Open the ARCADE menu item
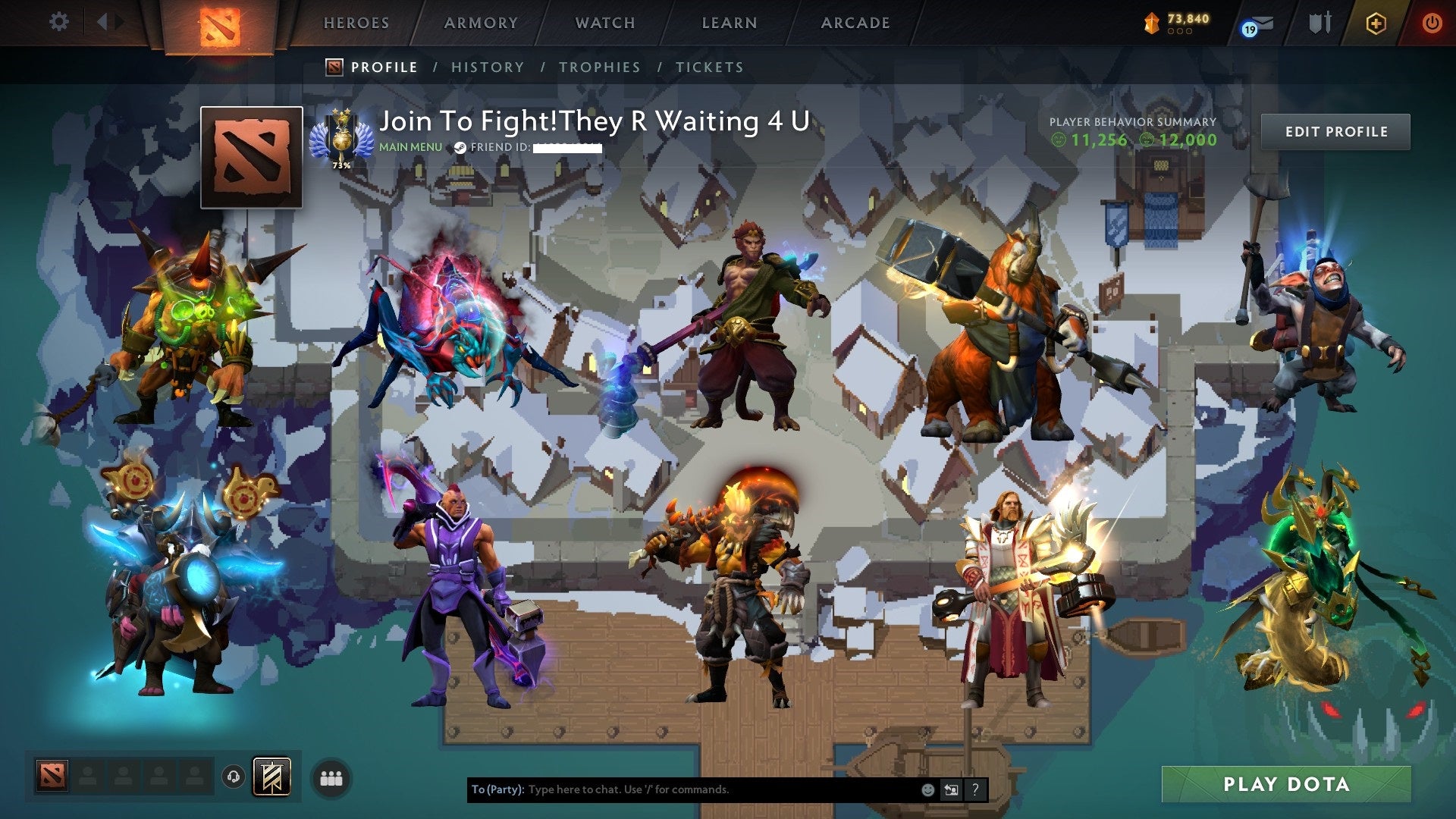Image resolution: width=1456 pixels, height=819 pixels. [855, 23]
